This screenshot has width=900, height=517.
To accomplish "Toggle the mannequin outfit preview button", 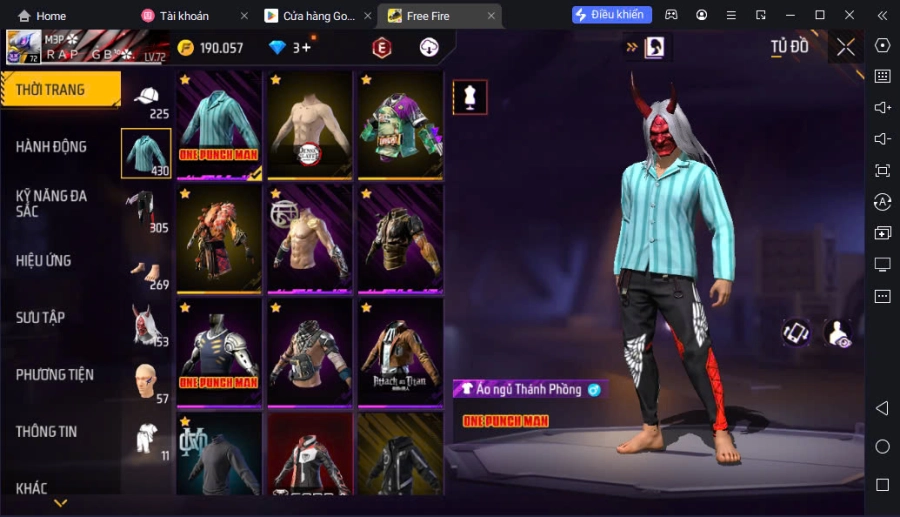I will [x=470, y=97].
